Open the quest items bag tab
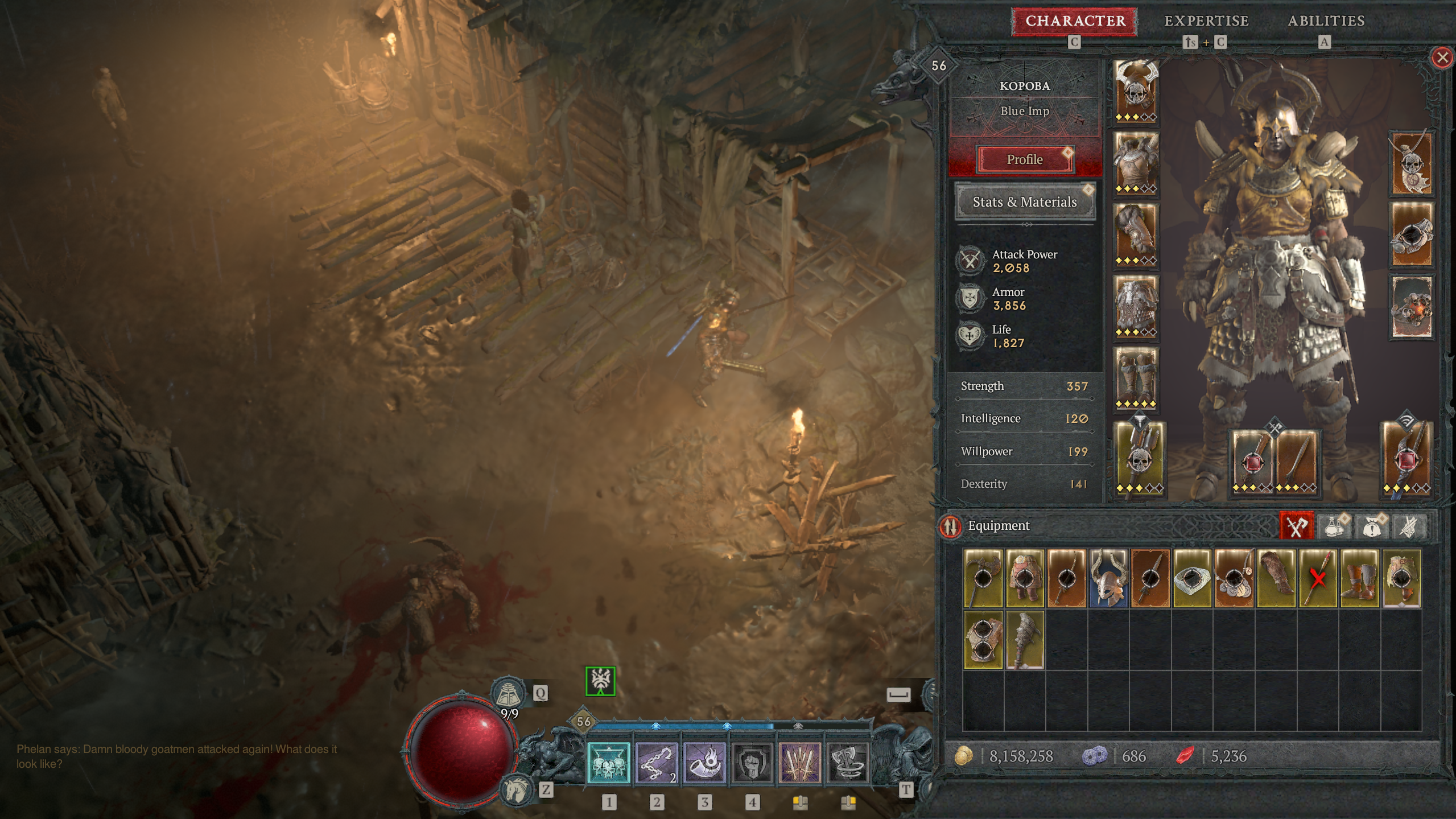This screenshot has height=819, width=1456. click(1371, 526)
